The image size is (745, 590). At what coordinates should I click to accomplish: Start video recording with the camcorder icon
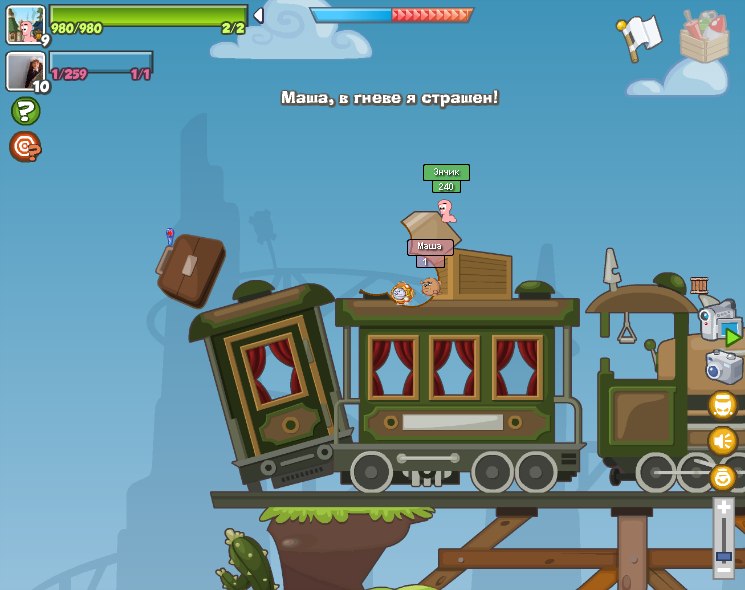(719, 321)
